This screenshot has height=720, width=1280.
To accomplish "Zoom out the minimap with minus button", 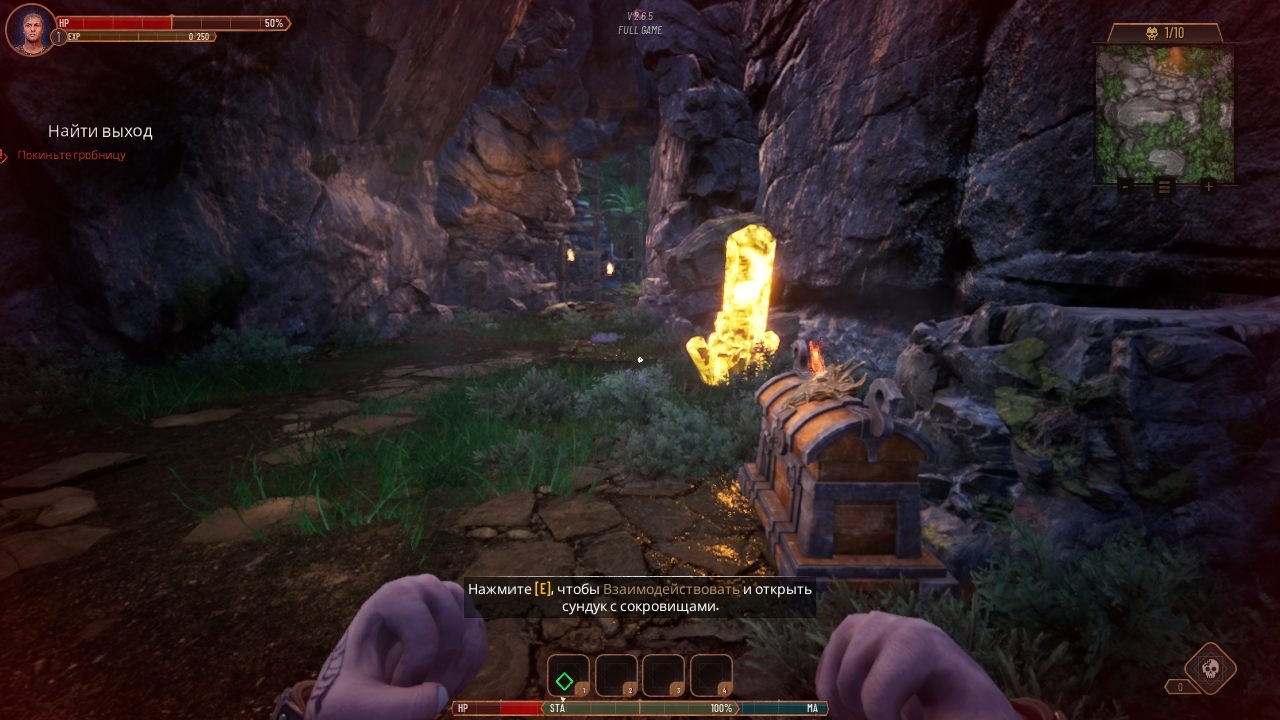I will click(1126, 186).
